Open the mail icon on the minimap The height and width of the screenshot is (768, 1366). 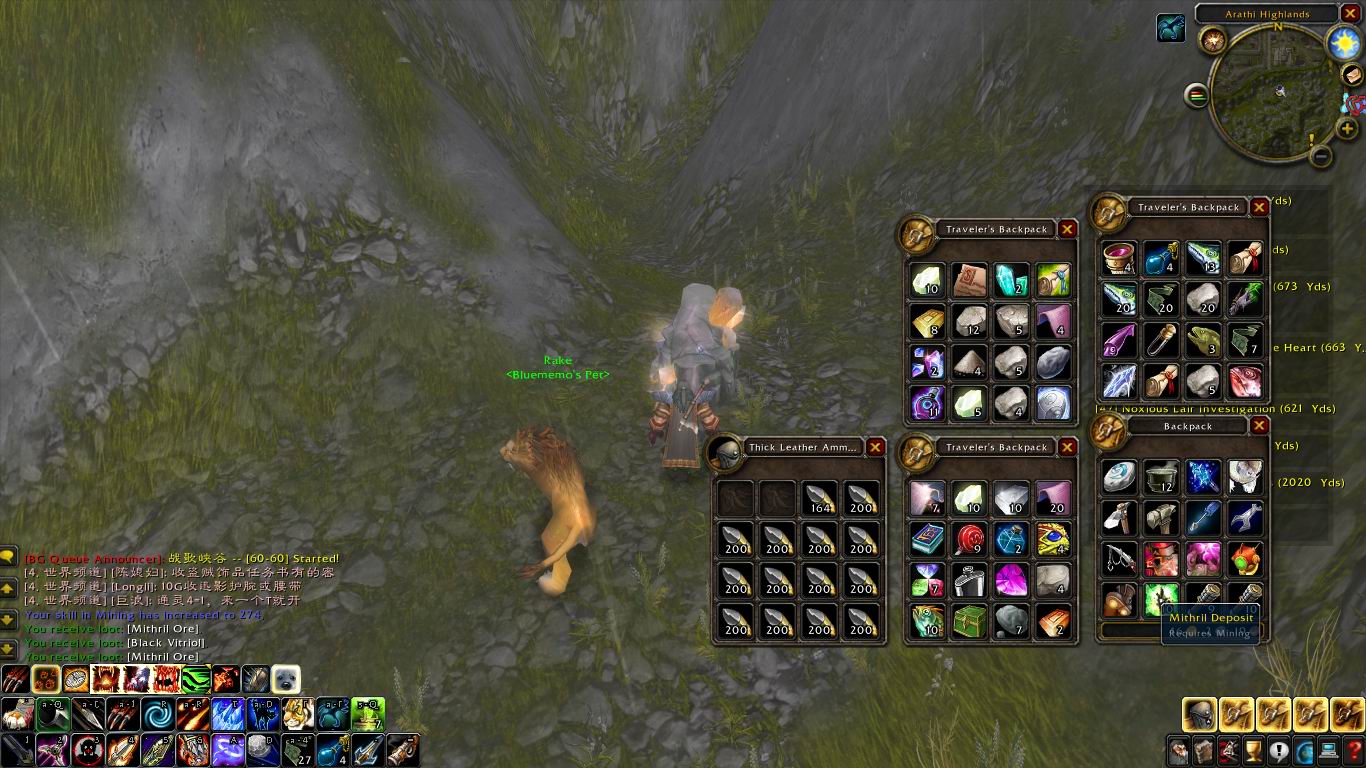[1350, 76]
